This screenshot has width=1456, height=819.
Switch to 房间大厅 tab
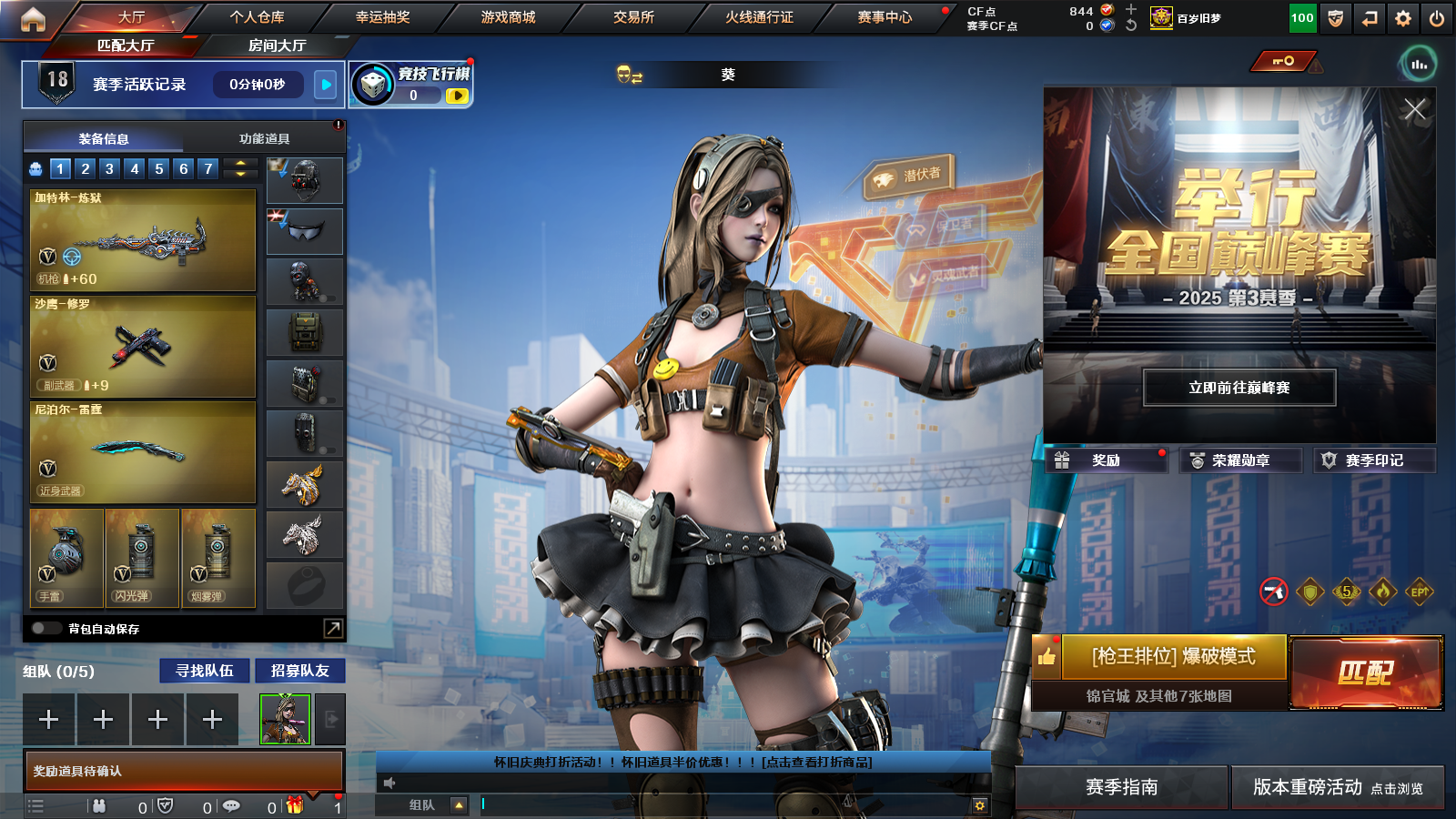click(277, 45)
